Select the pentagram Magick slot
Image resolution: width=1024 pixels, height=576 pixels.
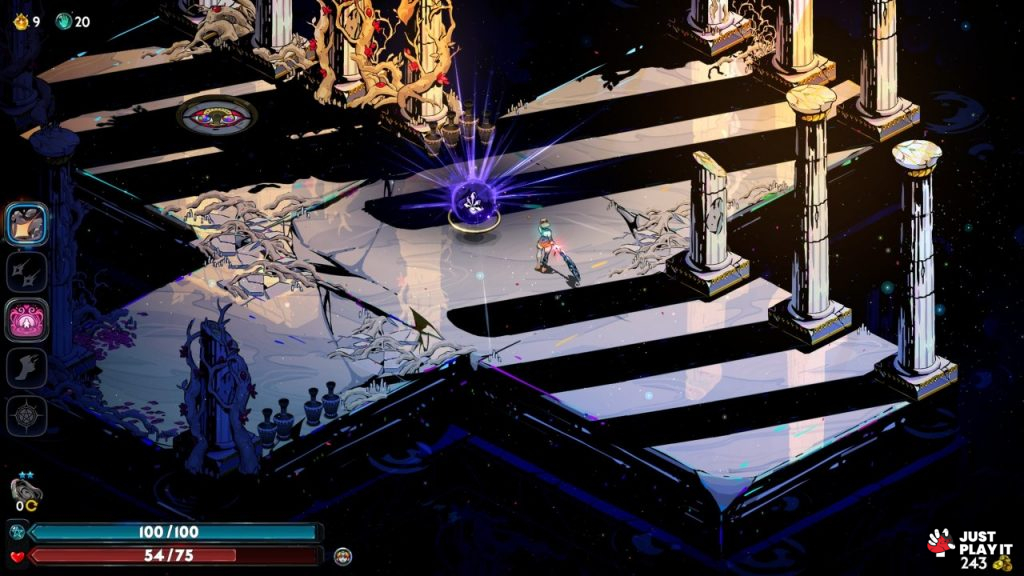click(x=27, y=415)
